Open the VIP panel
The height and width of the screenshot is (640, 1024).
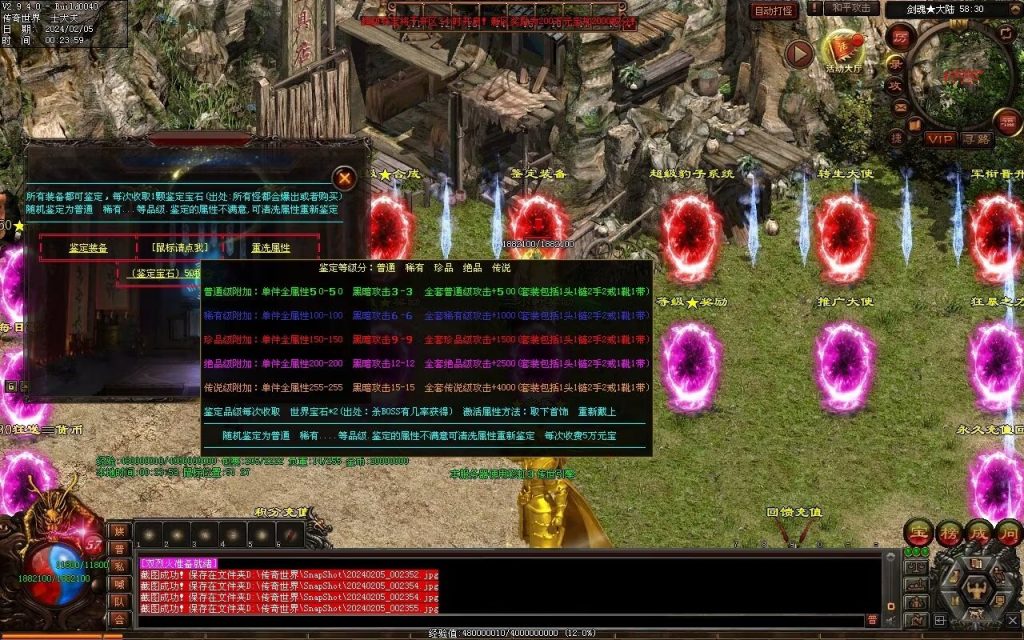(x=939, y=139)
